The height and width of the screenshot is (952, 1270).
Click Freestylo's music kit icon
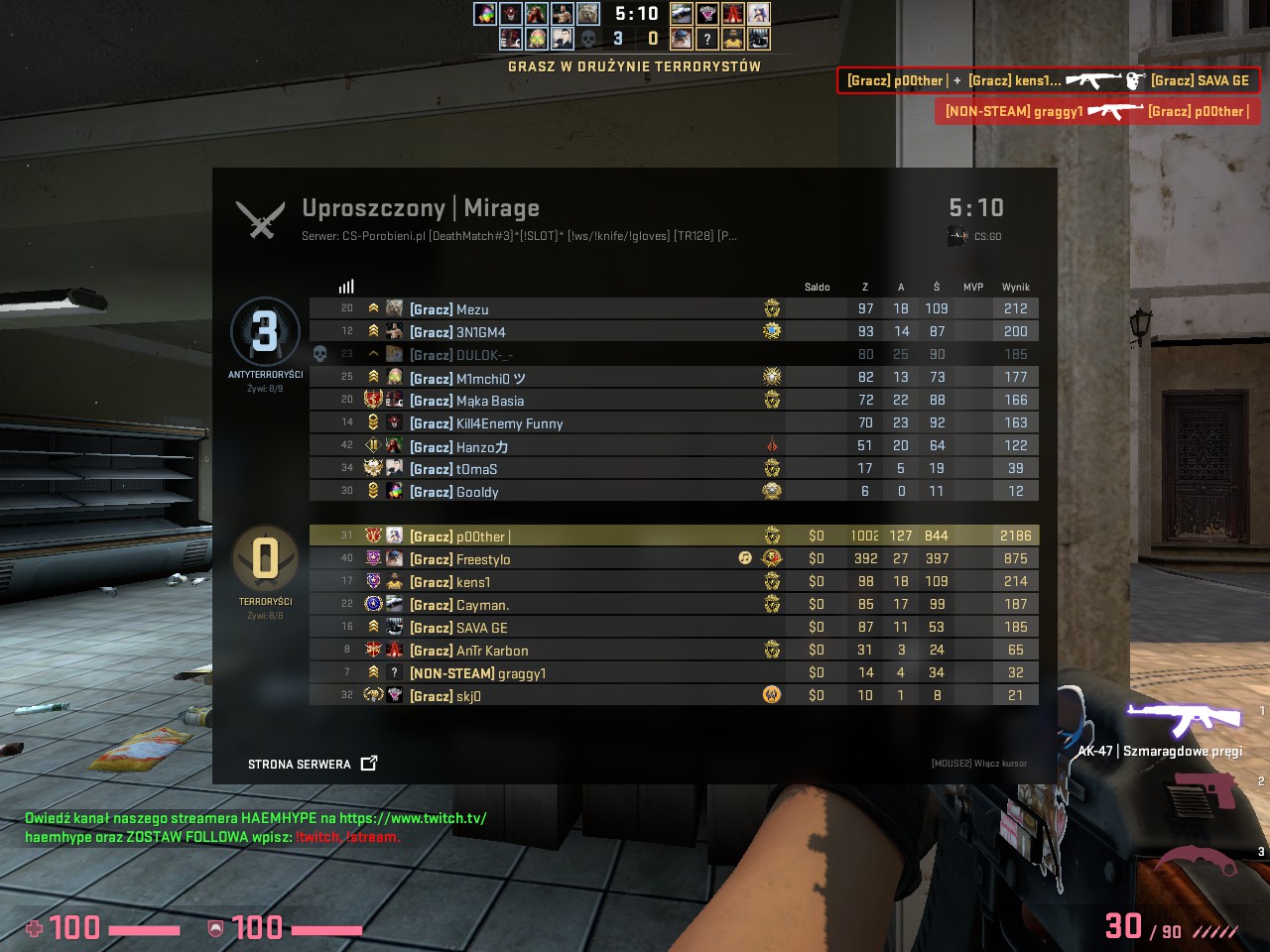point(745,558)
